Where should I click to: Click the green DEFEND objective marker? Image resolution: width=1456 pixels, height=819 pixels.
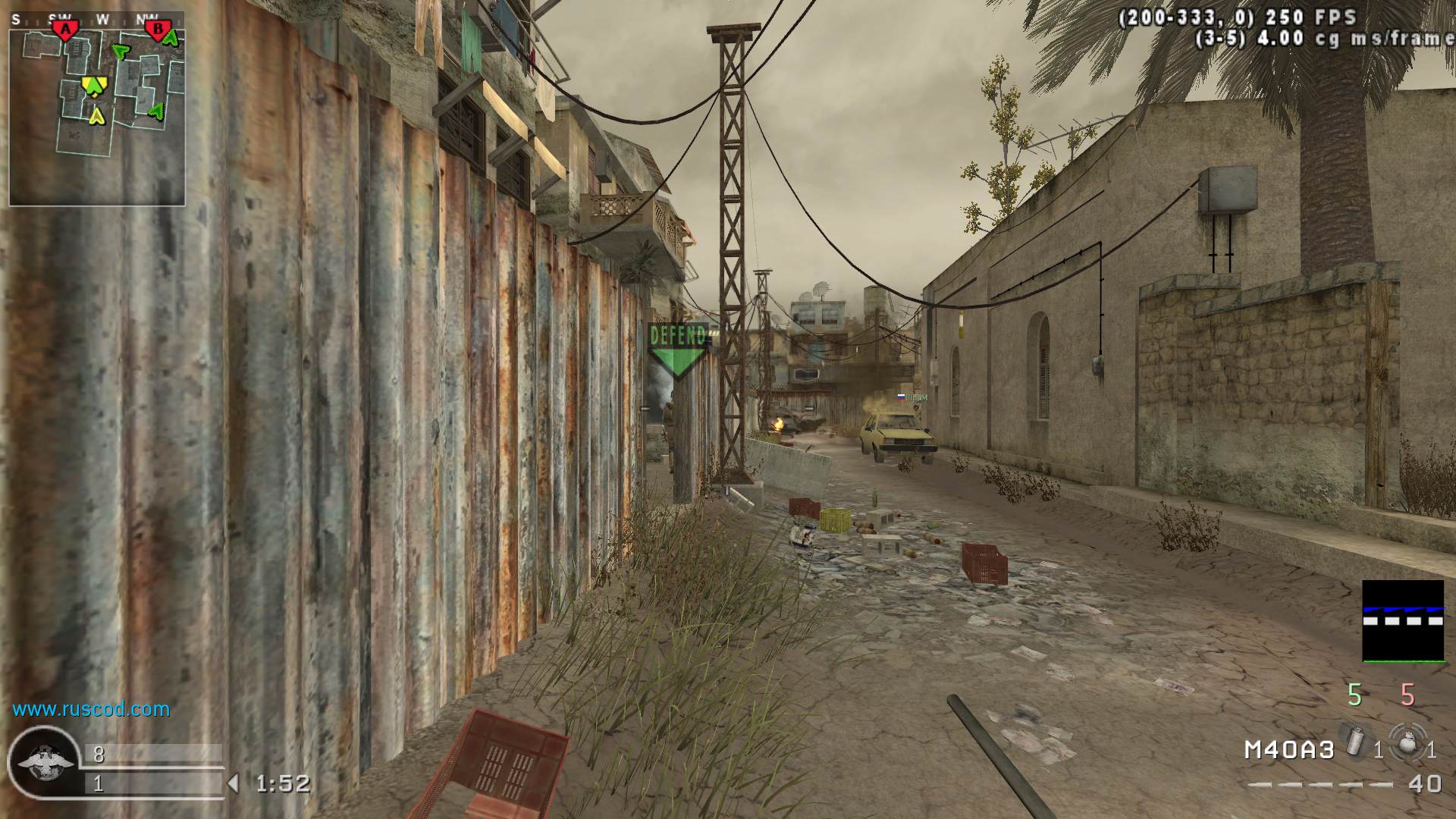[x=678, y=350]
